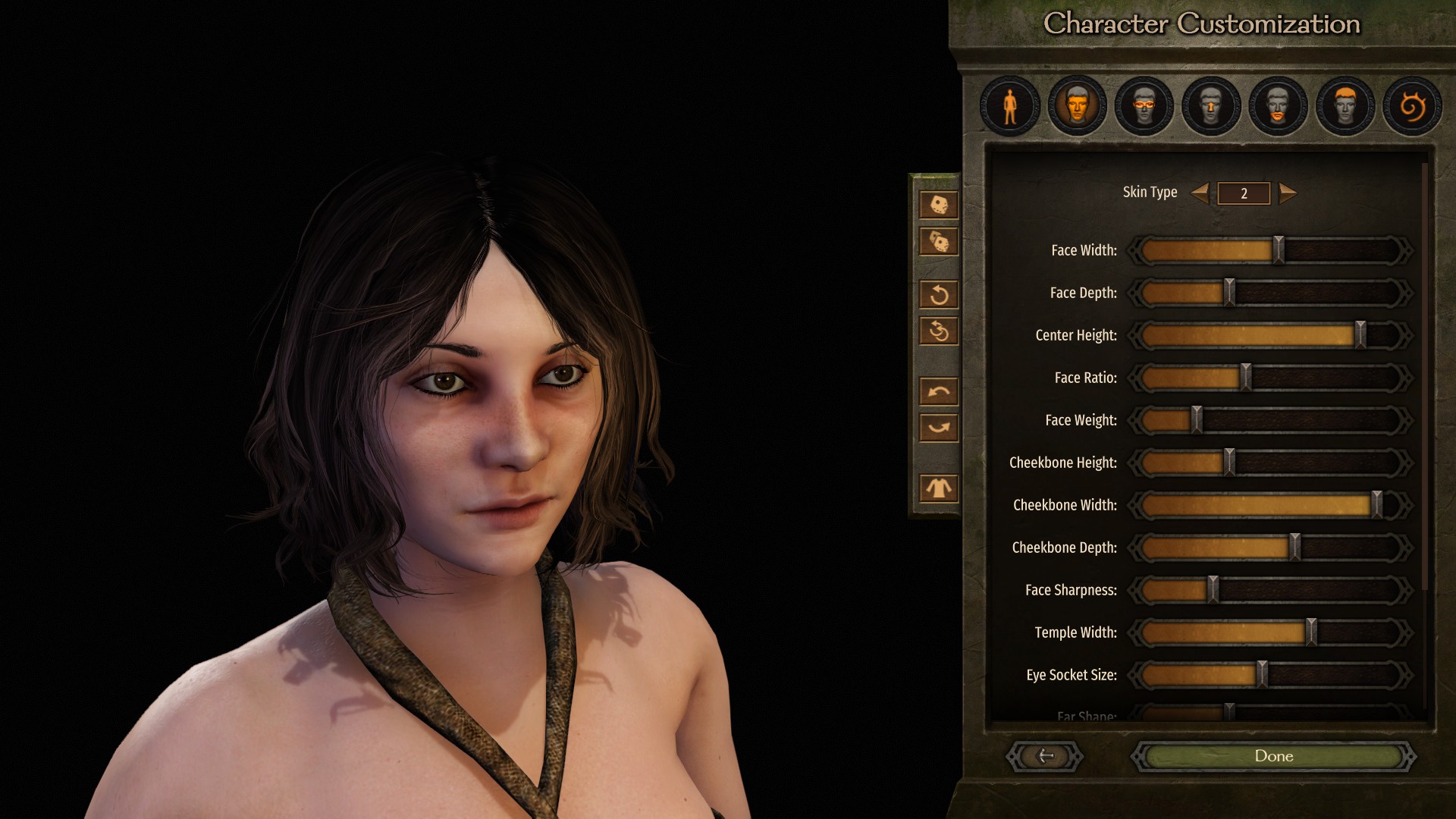
Task: Go back with the left arrow button
Action: coord(1045,756)
